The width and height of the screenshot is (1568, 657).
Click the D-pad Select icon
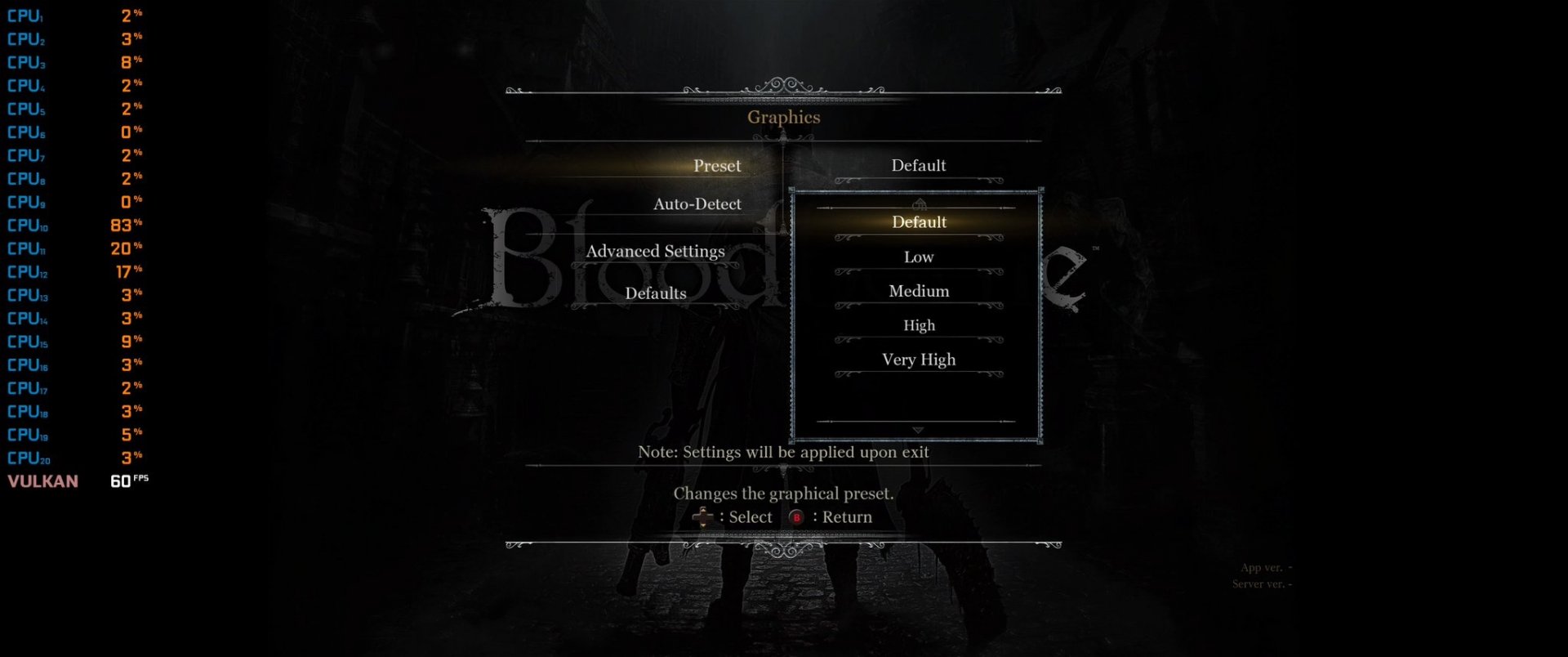[x=704, y=516]
